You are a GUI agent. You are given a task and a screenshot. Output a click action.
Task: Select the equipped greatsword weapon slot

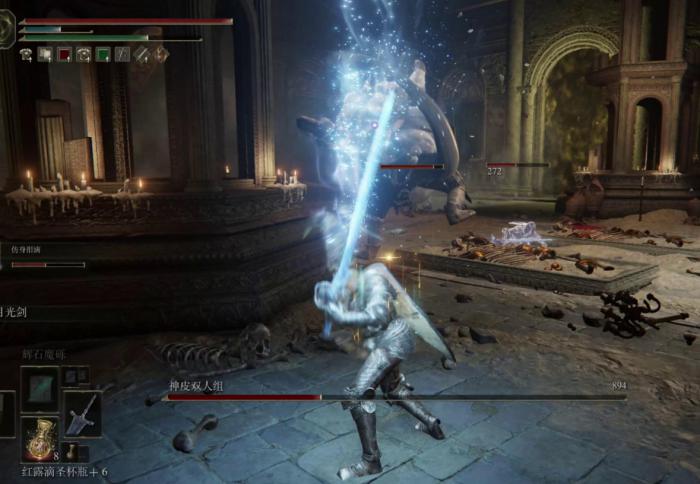coord(82,413)
